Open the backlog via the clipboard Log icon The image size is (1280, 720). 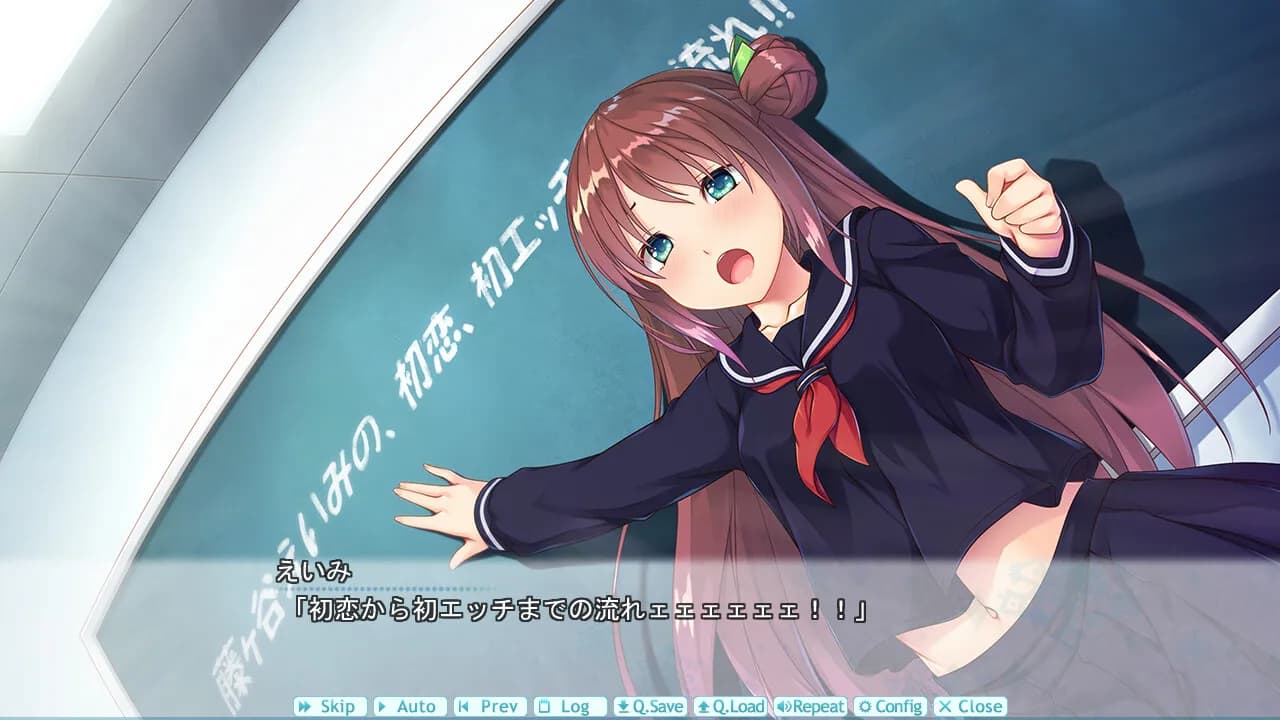click(x=543, y=707)
